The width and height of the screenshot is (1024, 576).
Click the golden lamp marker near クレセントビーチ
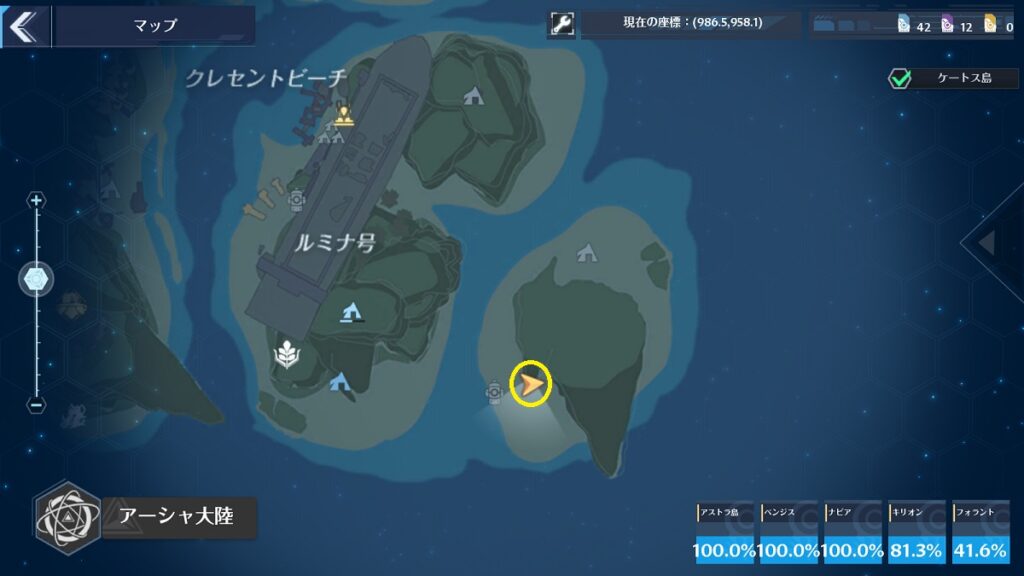pyautogui.click(x=344, y=116)
